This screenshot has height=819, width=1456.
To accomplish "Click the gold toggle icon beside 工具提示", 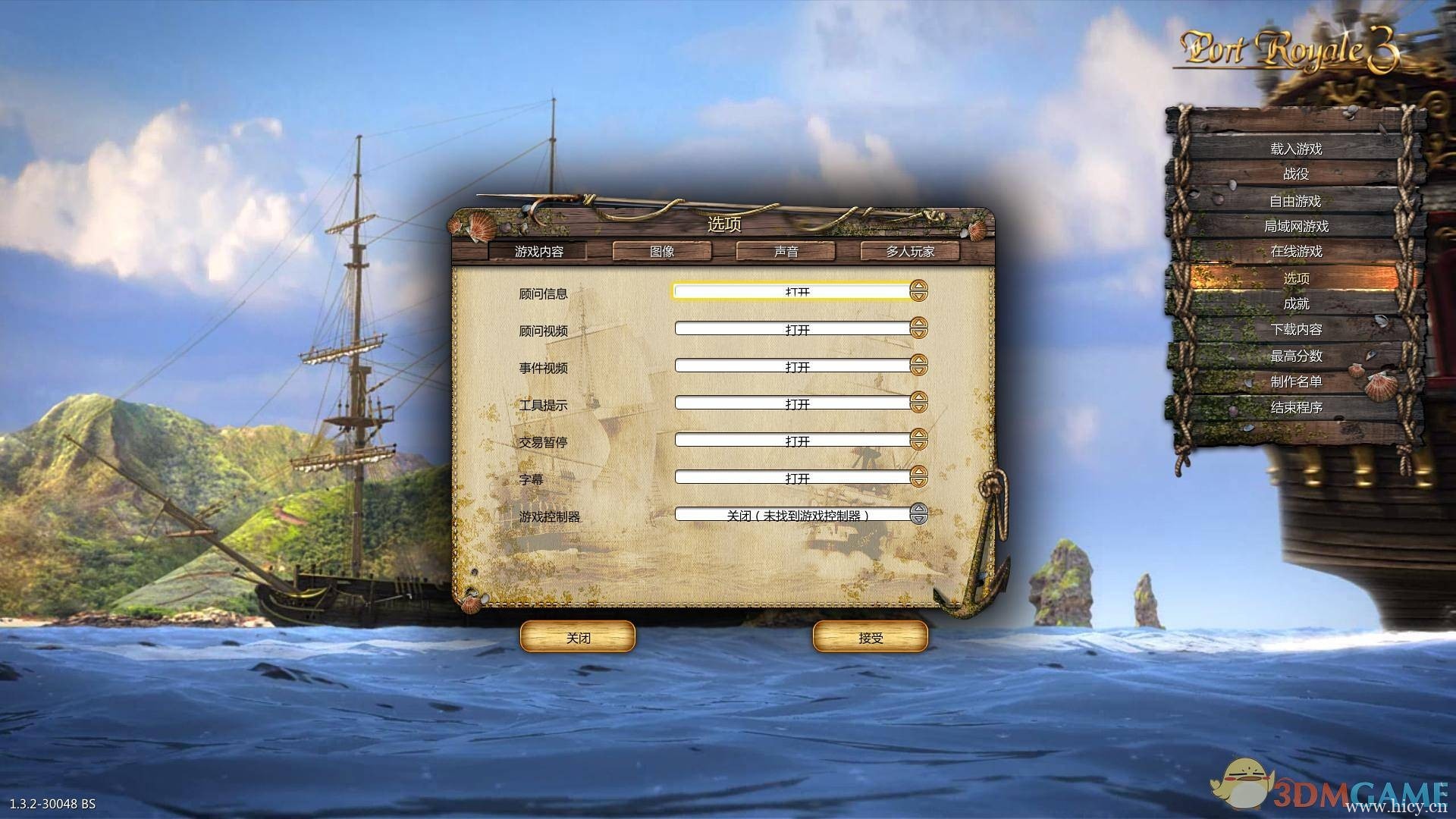I will 920,403.
